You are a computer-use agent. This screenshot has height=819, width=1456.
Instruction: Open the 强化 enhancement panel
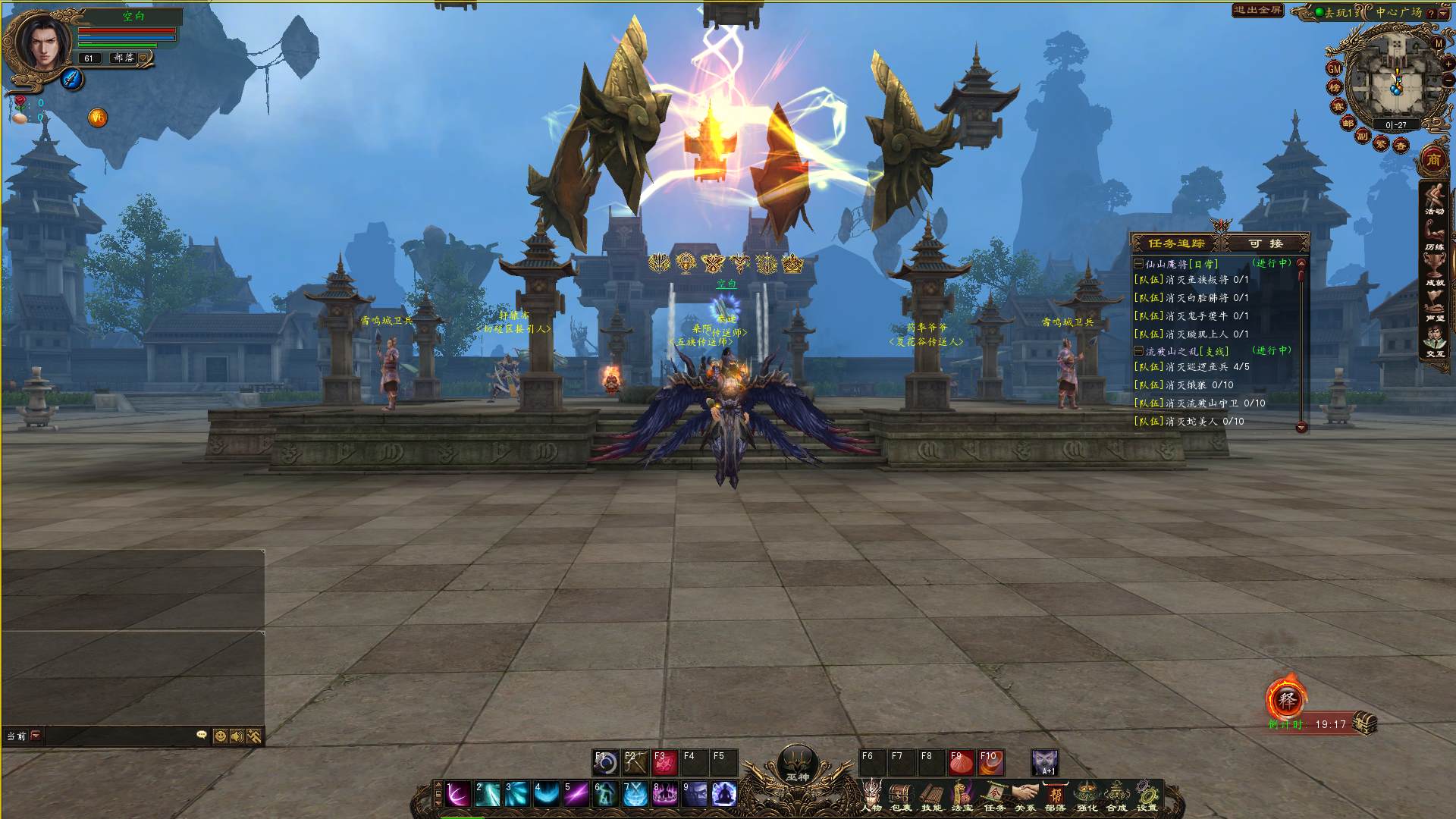pos(1087,796)
